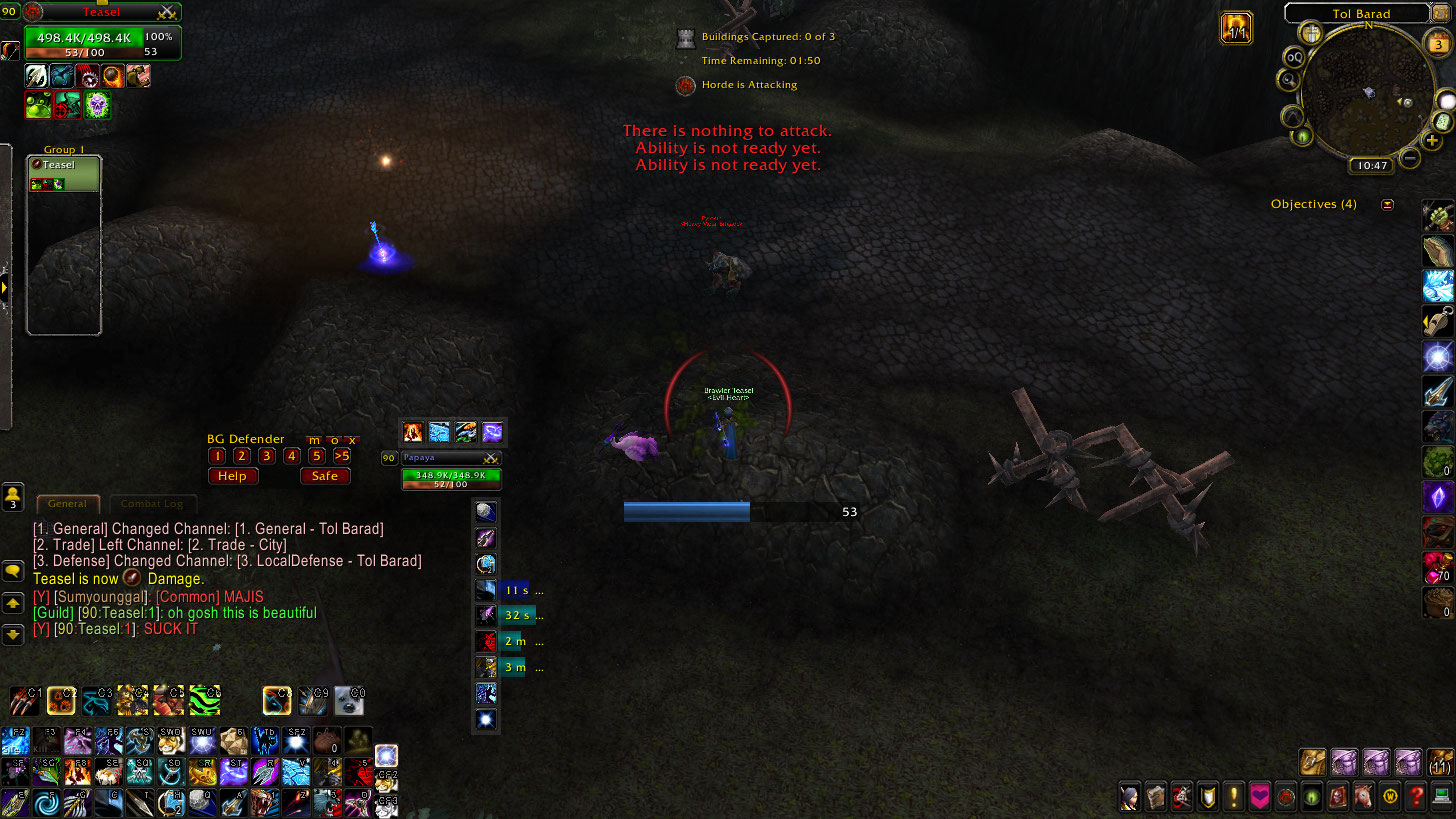The height and width of the screenshot is (819, 1456).
Task: Report more than 5 attackers (>5 button)
Action: tap(342, 456)
